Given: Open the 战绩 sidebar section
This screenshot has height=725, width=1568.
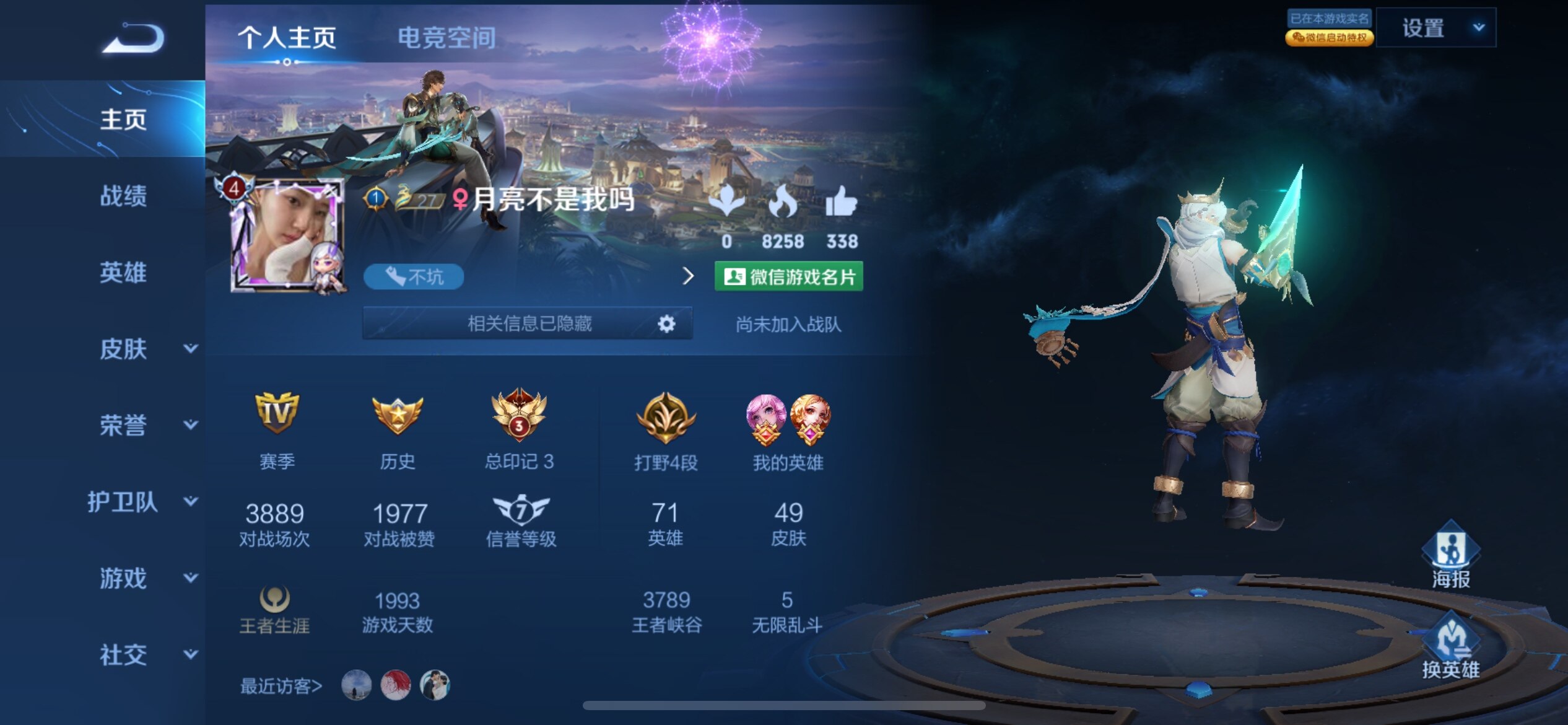Looking at the screenshot, I should click(123, 196).
